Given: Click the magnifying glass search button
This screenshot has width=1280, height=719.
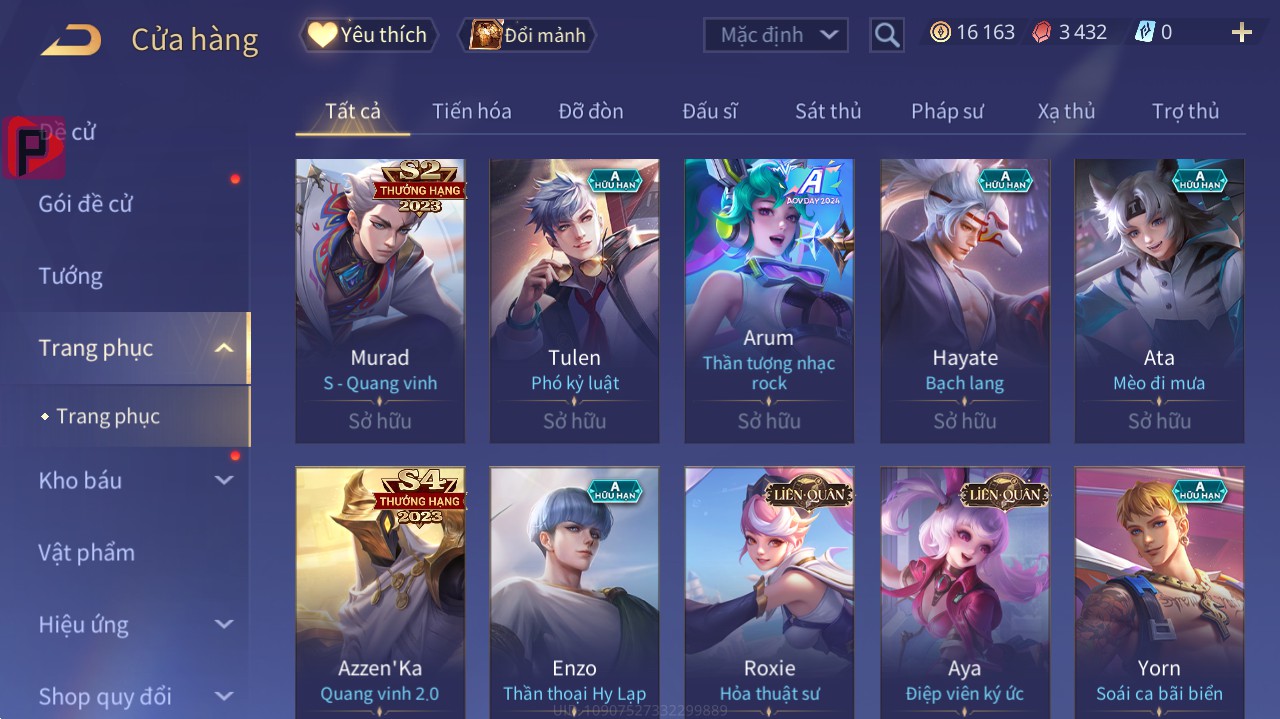Looking at the screenshot, I should (887, 35).
